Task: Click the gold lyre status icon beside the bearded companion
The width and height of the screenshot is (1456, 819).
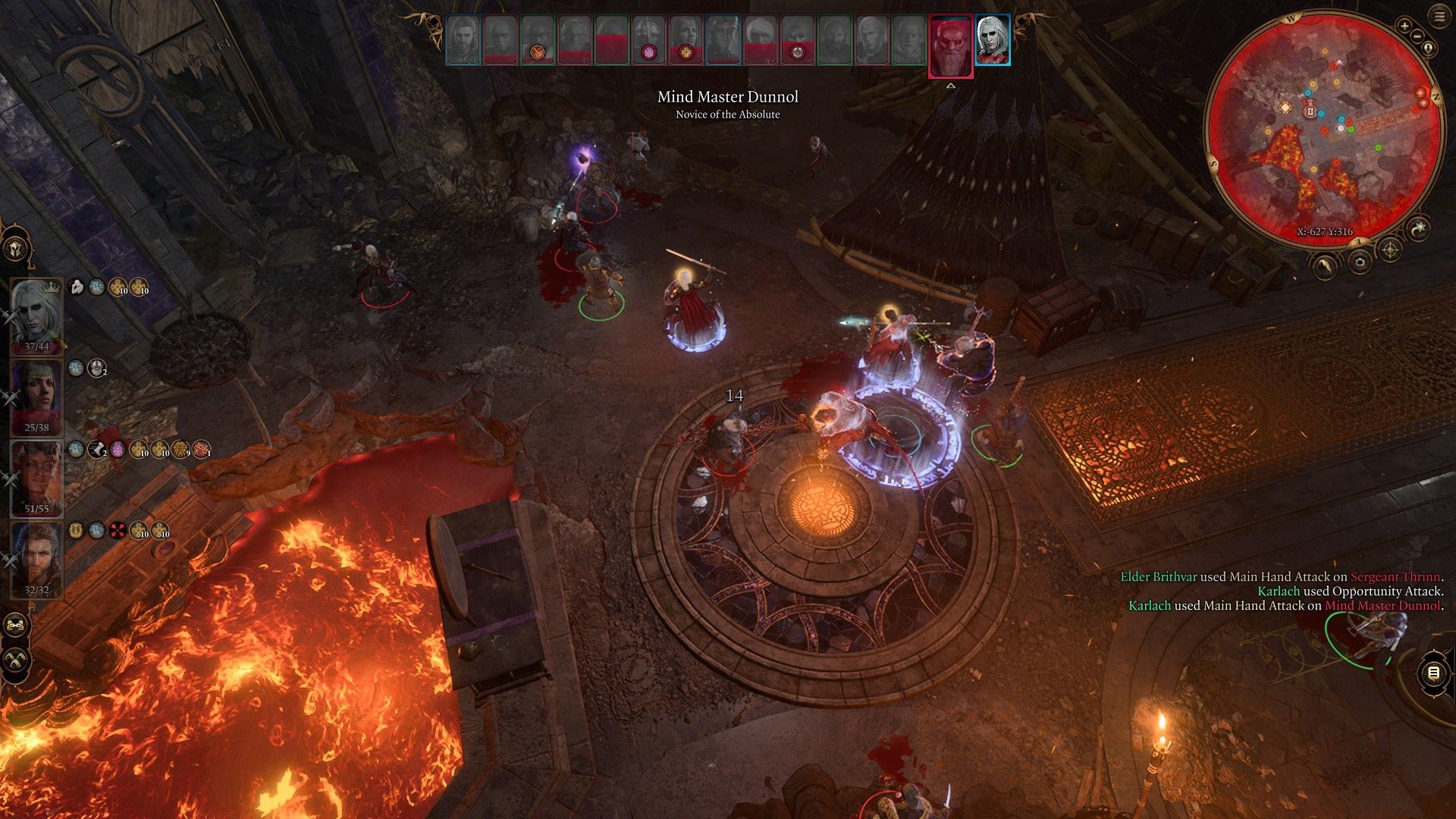Action: click(76, 530)
